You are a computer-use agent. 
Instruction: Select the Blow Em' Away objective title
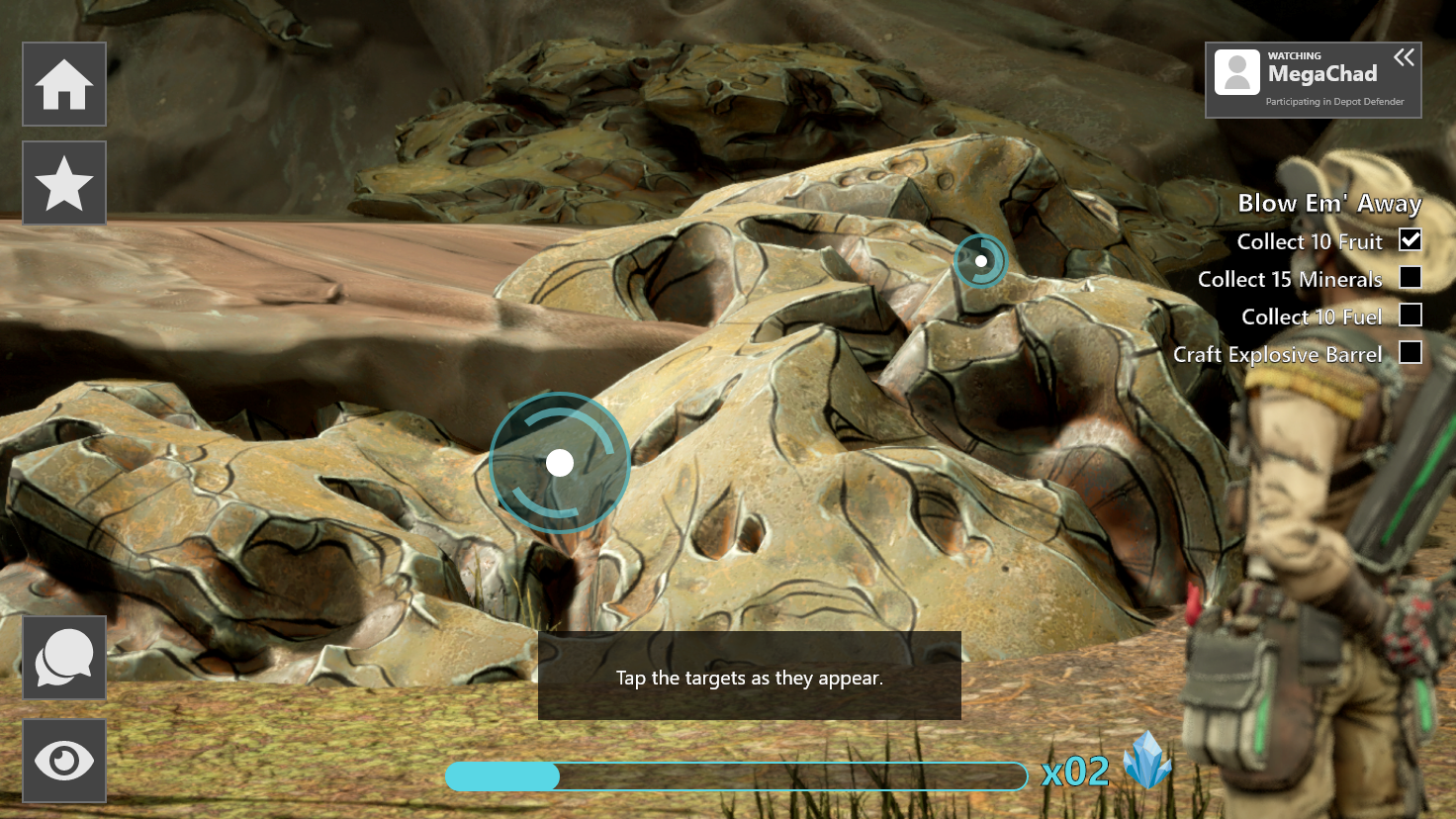(1329, 204)
